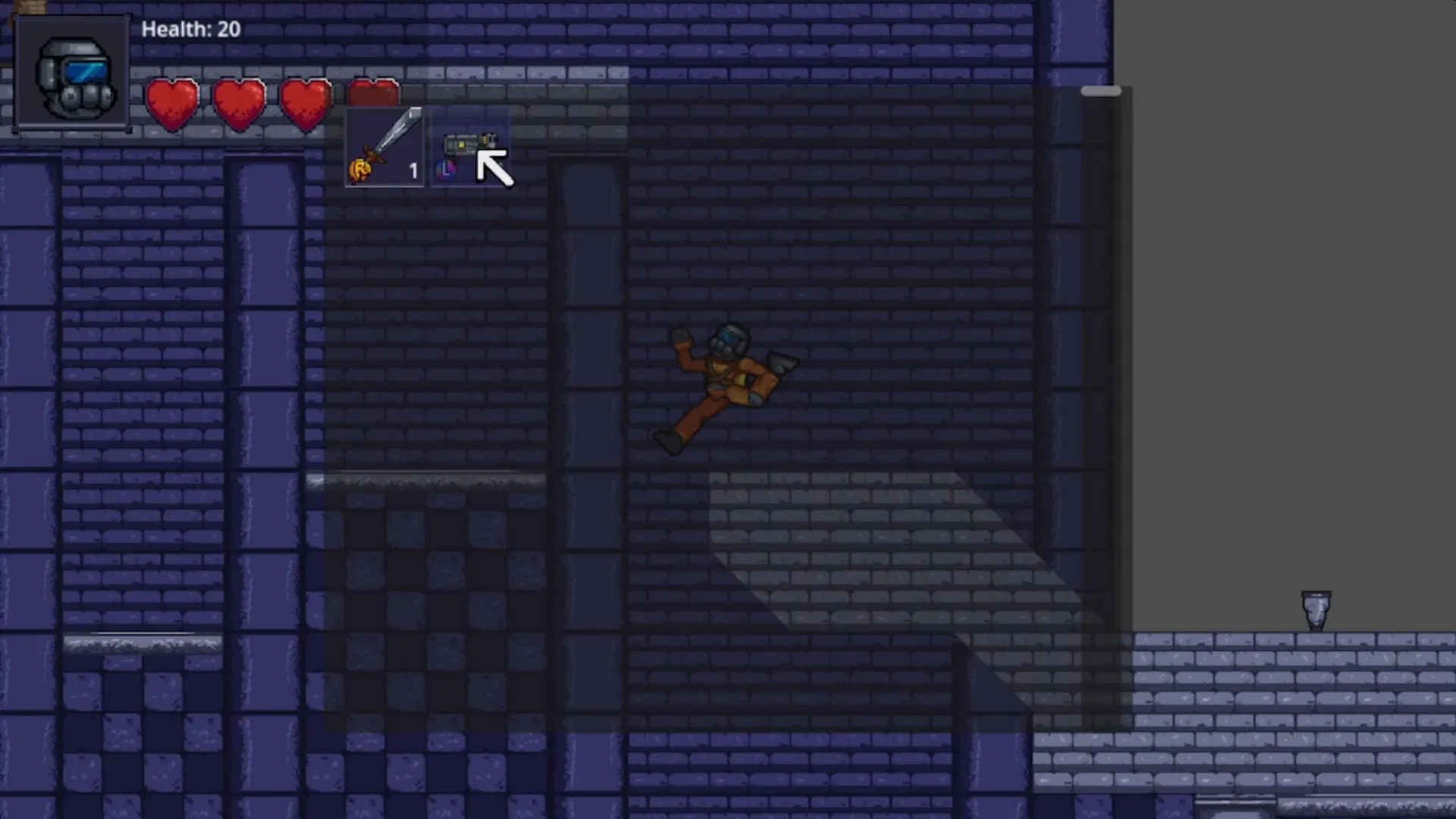Choose the gun weapon slot
Image resolution: width=1456 pixels, height=819 pixels.
(x=467, y=148)
